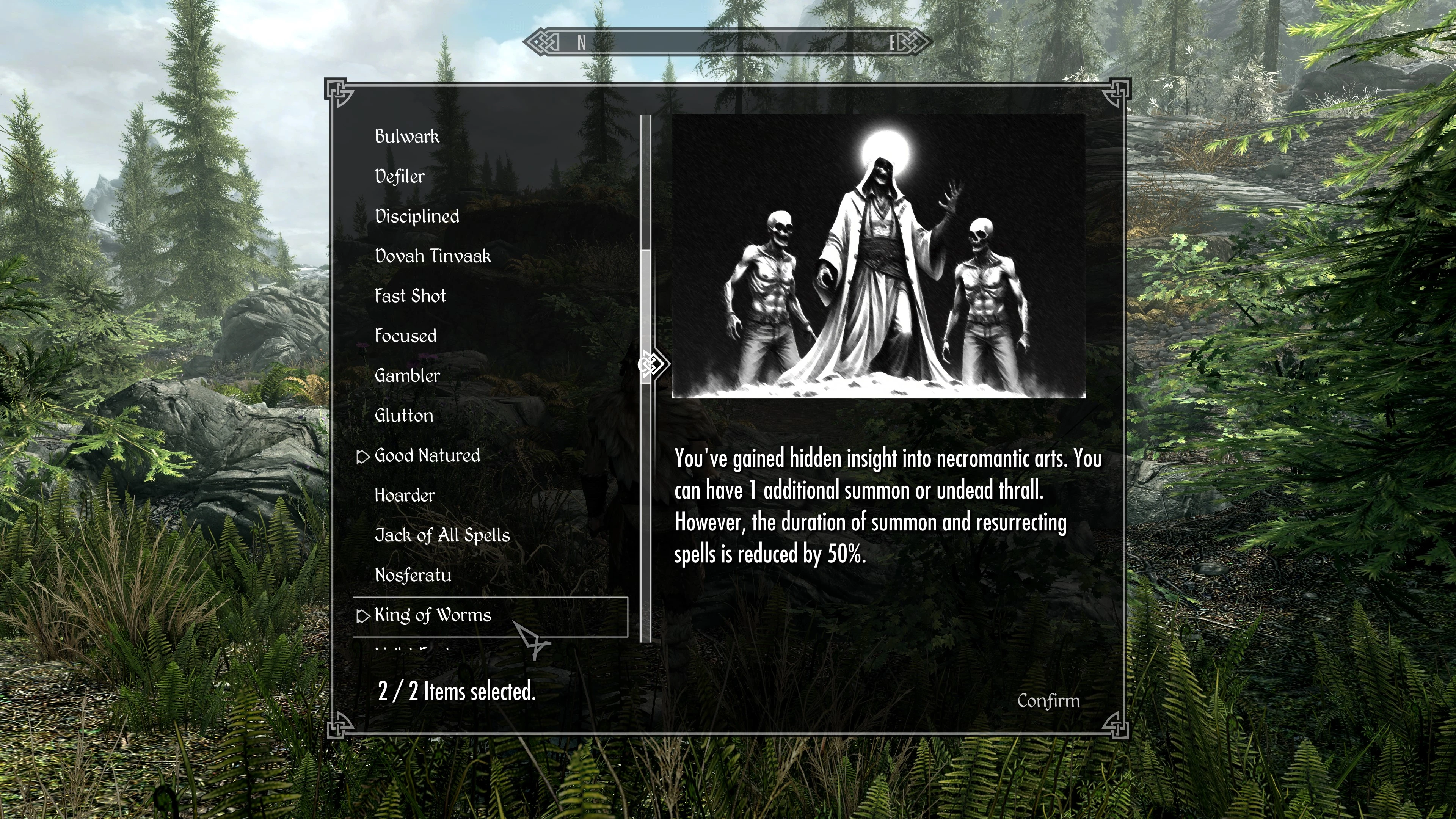Viewport: 1456px width, 819px height.
Task: Choose Jack of All Spells
Action: 442,535
